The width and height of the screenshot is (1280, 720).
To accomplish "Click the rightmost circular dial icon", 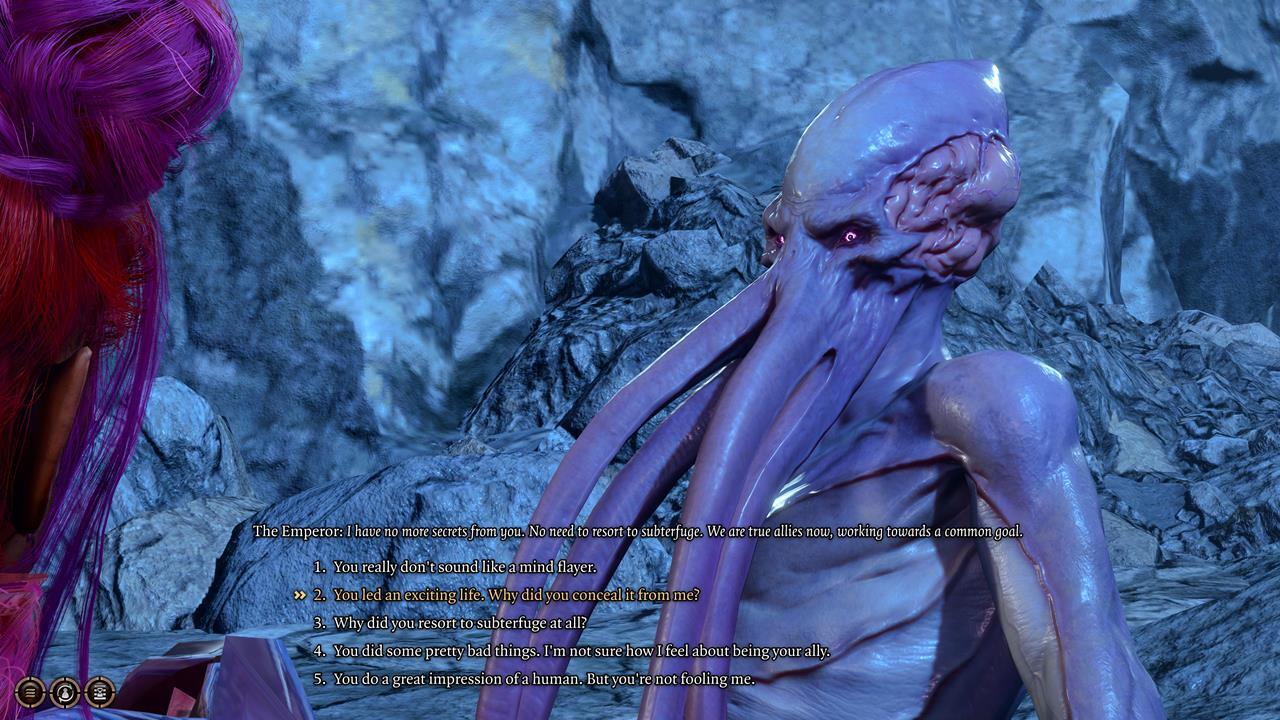I will pyautogui.click(x=100, y=692).
